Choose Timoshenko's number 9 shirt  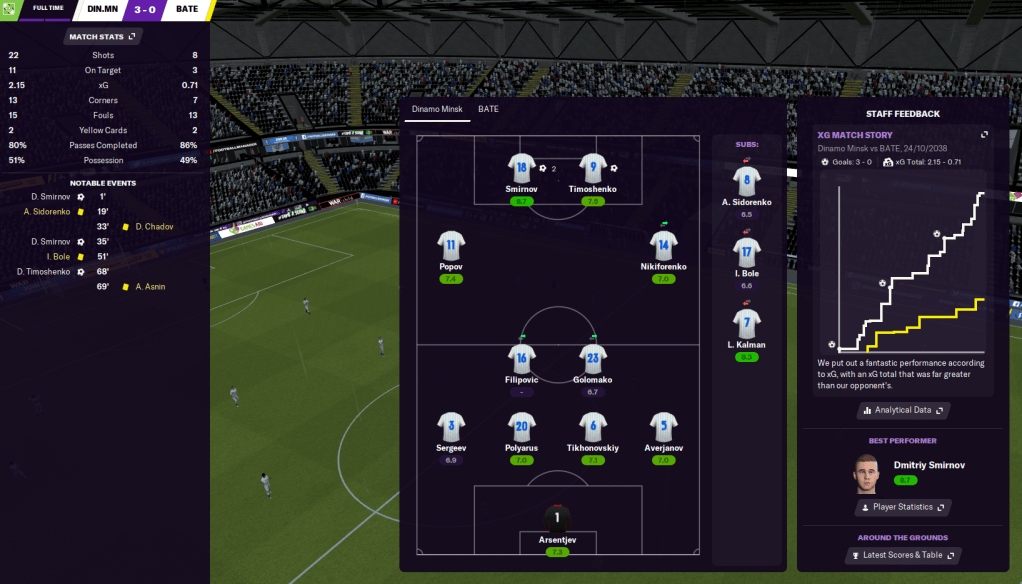point(593,168)
